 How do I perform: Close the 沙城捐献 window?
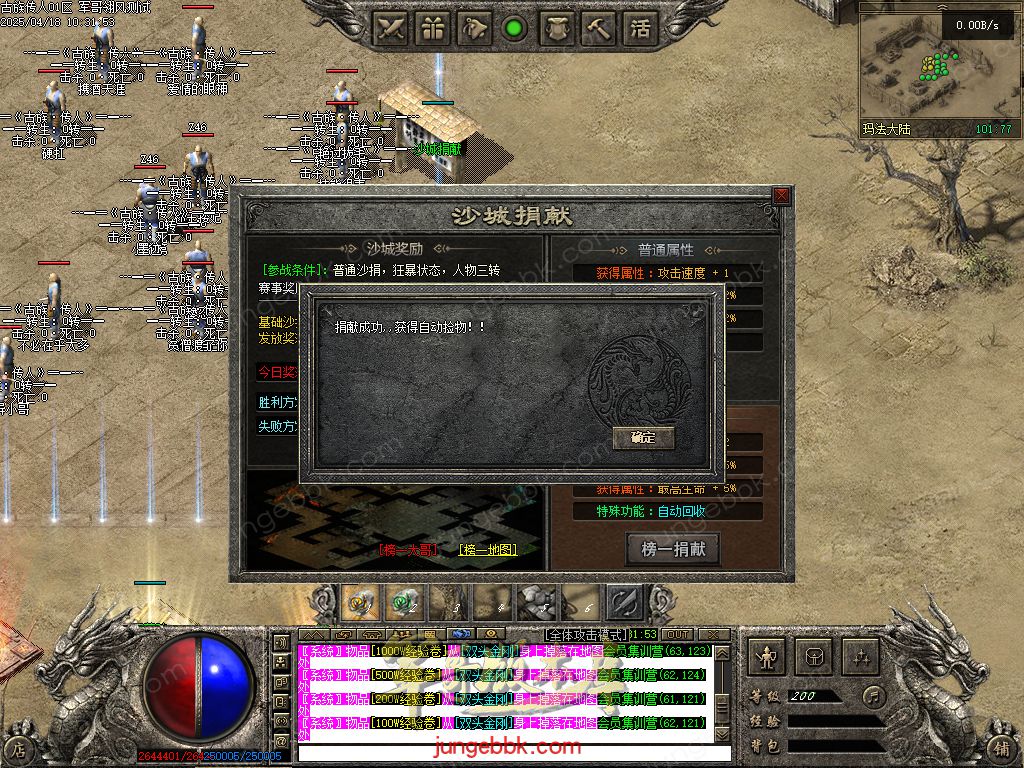tap(781, 196)
